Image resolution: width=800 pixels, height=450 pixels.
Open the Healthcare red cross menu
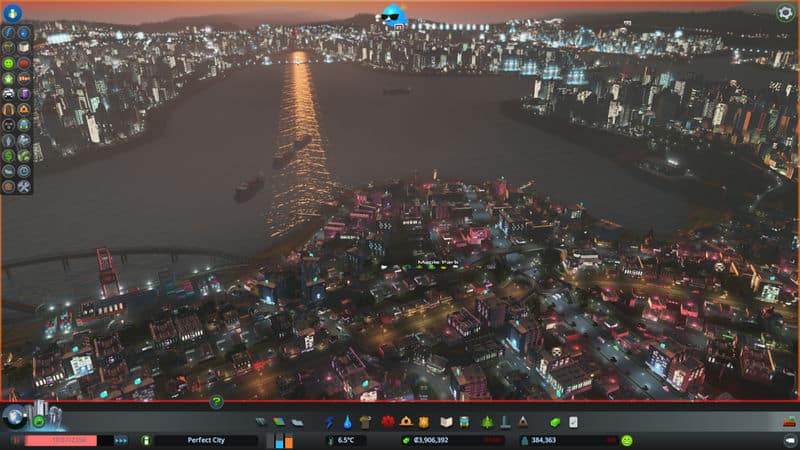388,422
